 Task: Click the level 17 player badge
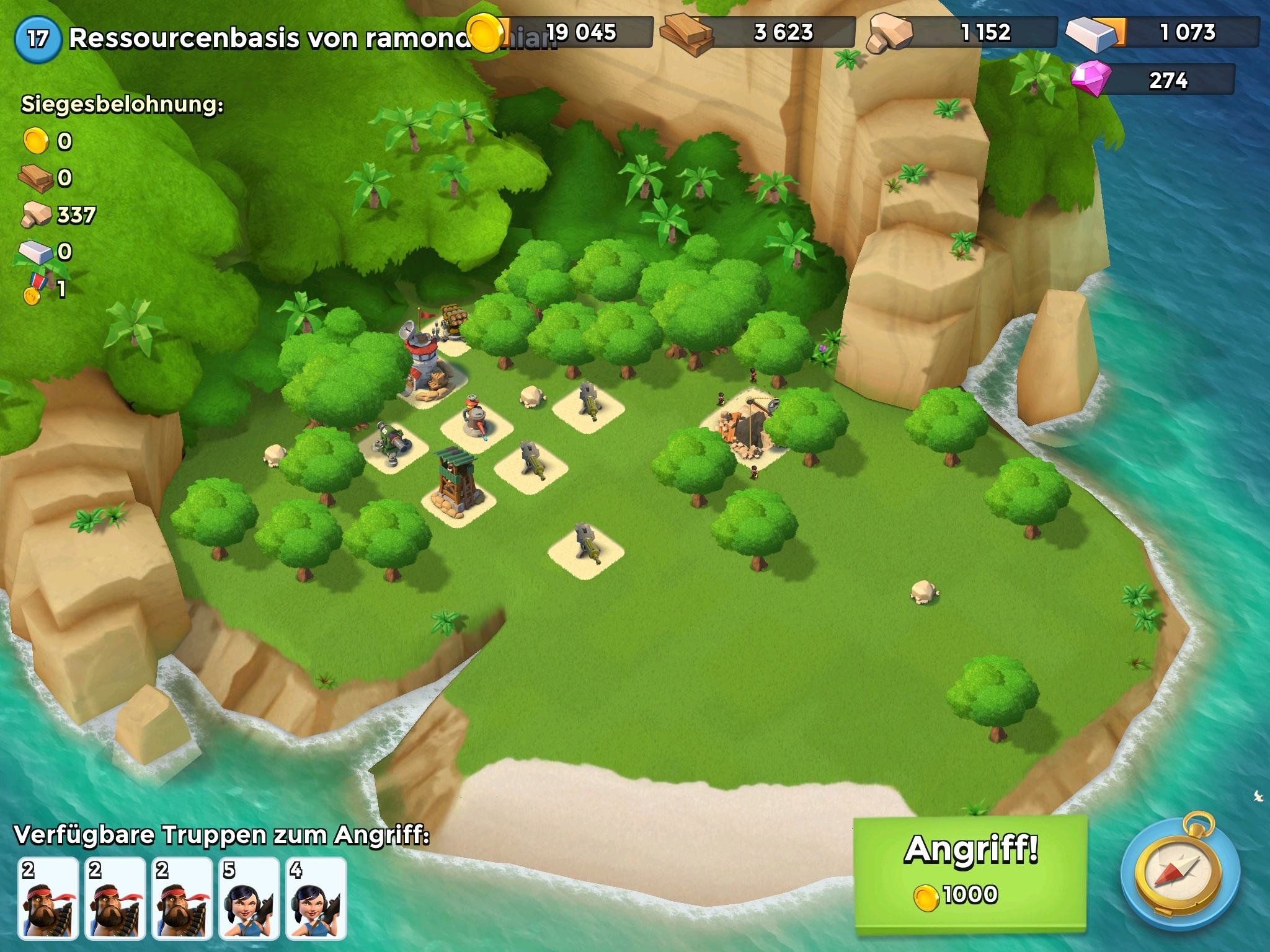tap(37, 38)
